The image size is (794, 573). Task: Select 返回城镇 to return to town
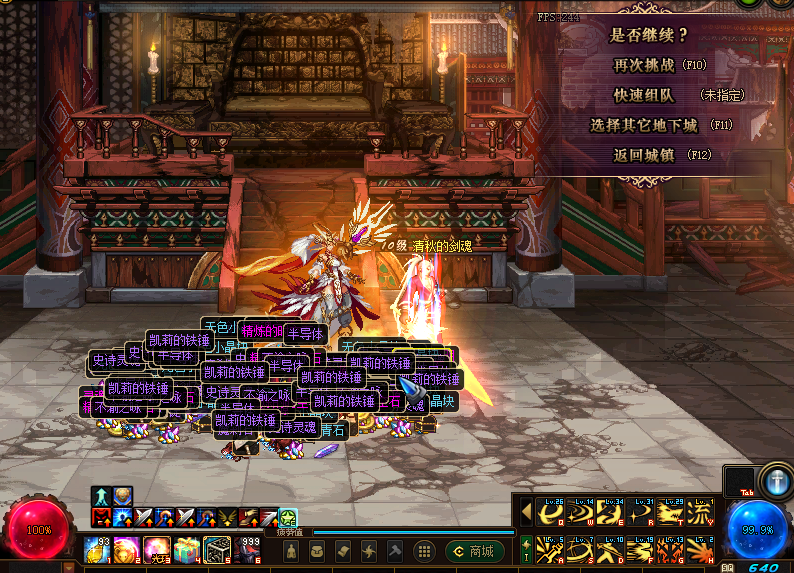[x=643, y=155]
